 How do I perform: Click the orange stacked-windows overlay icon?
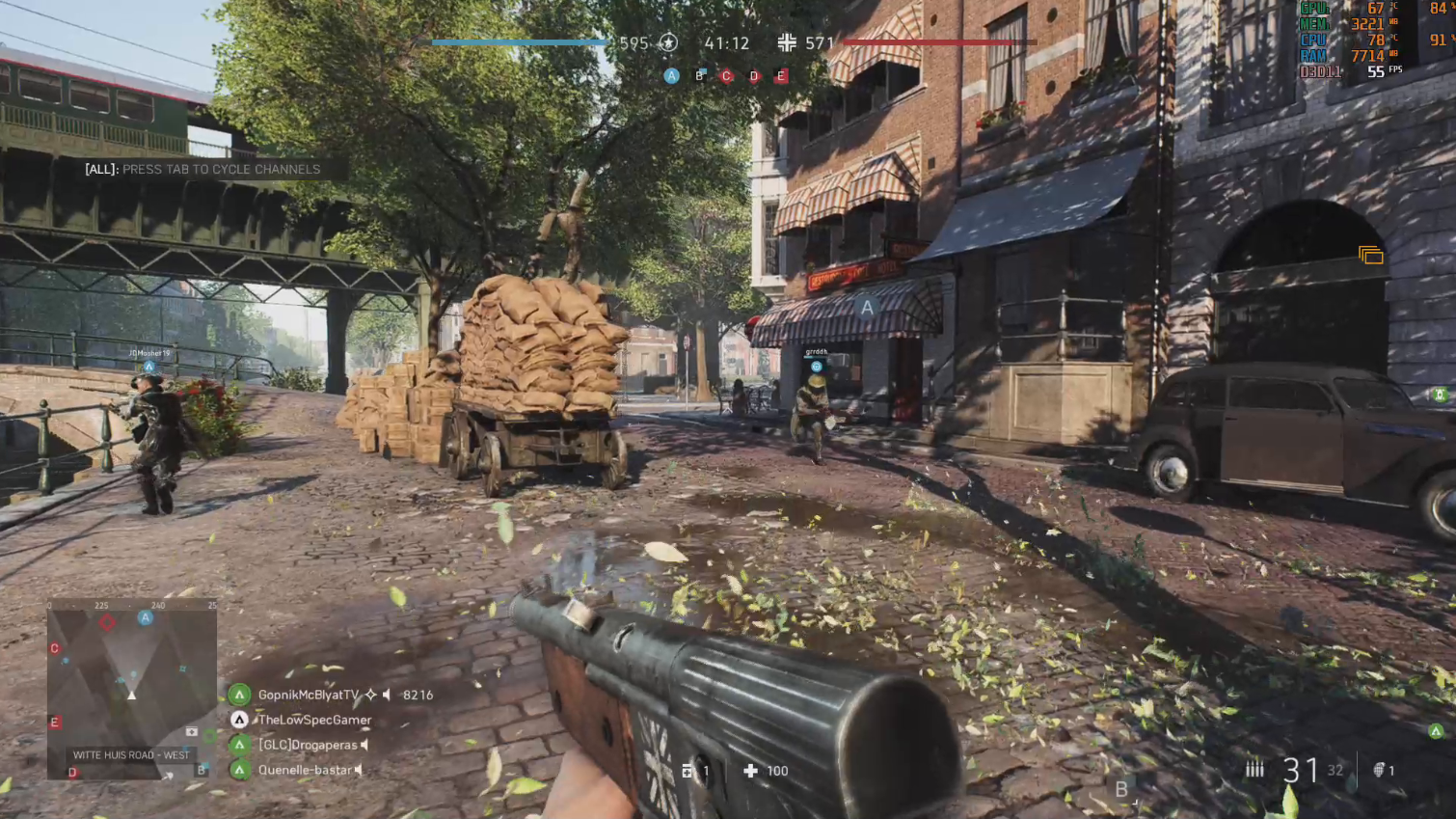pyautogui.click(x=1371, y=255)
